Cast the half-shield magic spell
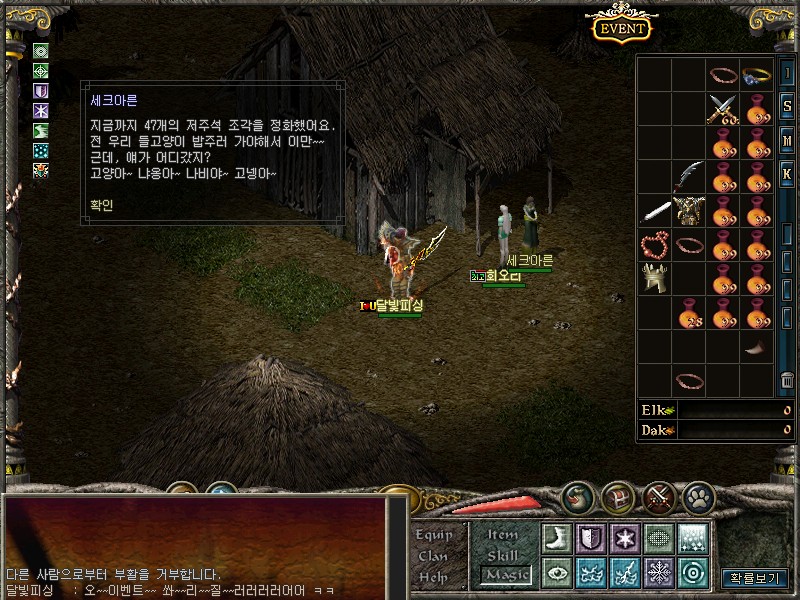Image resolution: width=800 pixels, height=600 pixels. (x=591, y=538)
